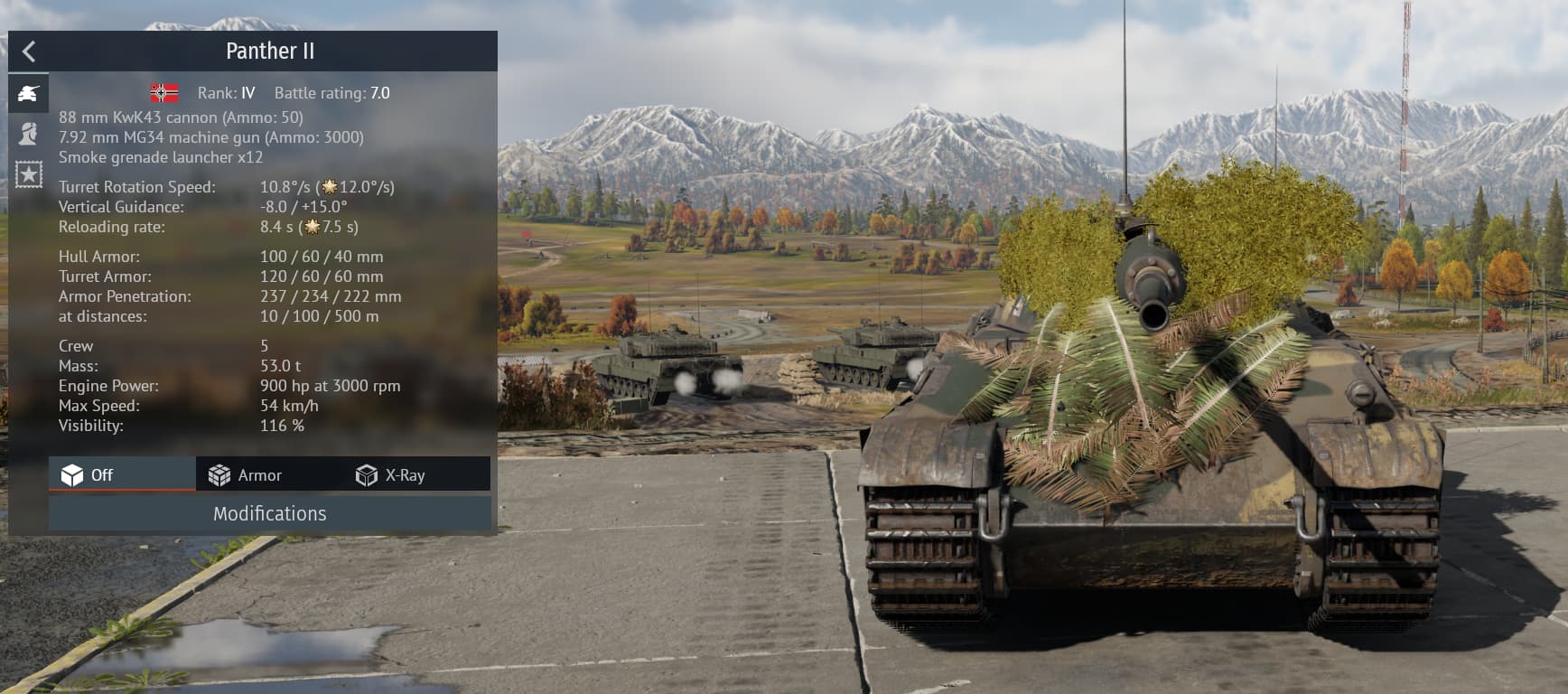Click the back arrow to exit vehicle view

28,52
